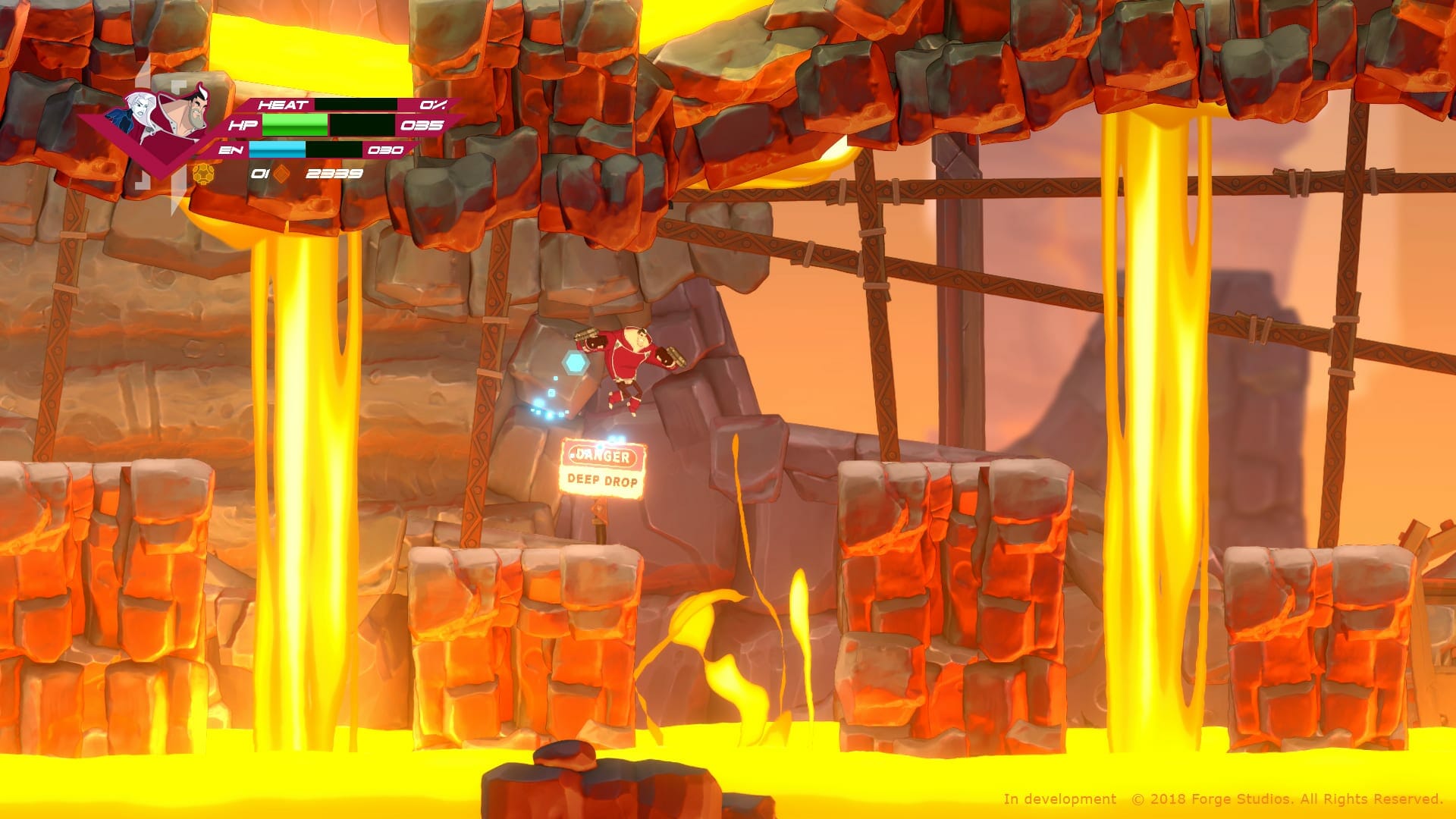Screen dimensions: 1456x819
Task: Select the DANGER heading on the warning sign
Action: coord(603,456)
